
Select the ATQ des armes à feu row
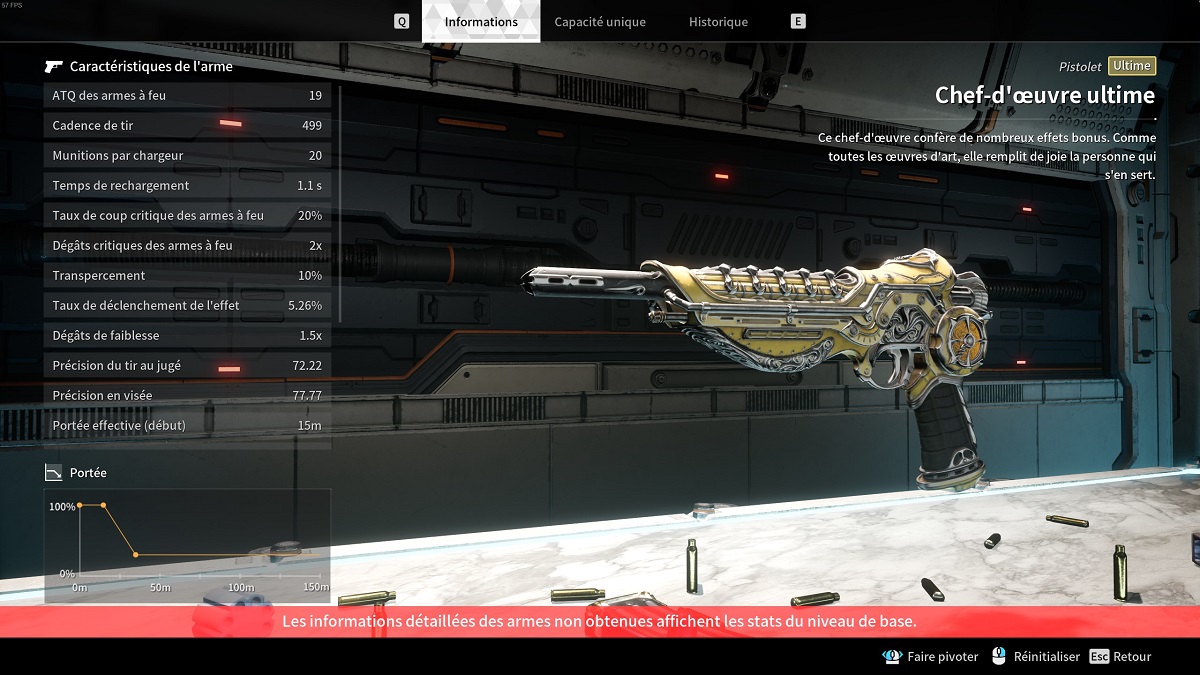point(188,95)
